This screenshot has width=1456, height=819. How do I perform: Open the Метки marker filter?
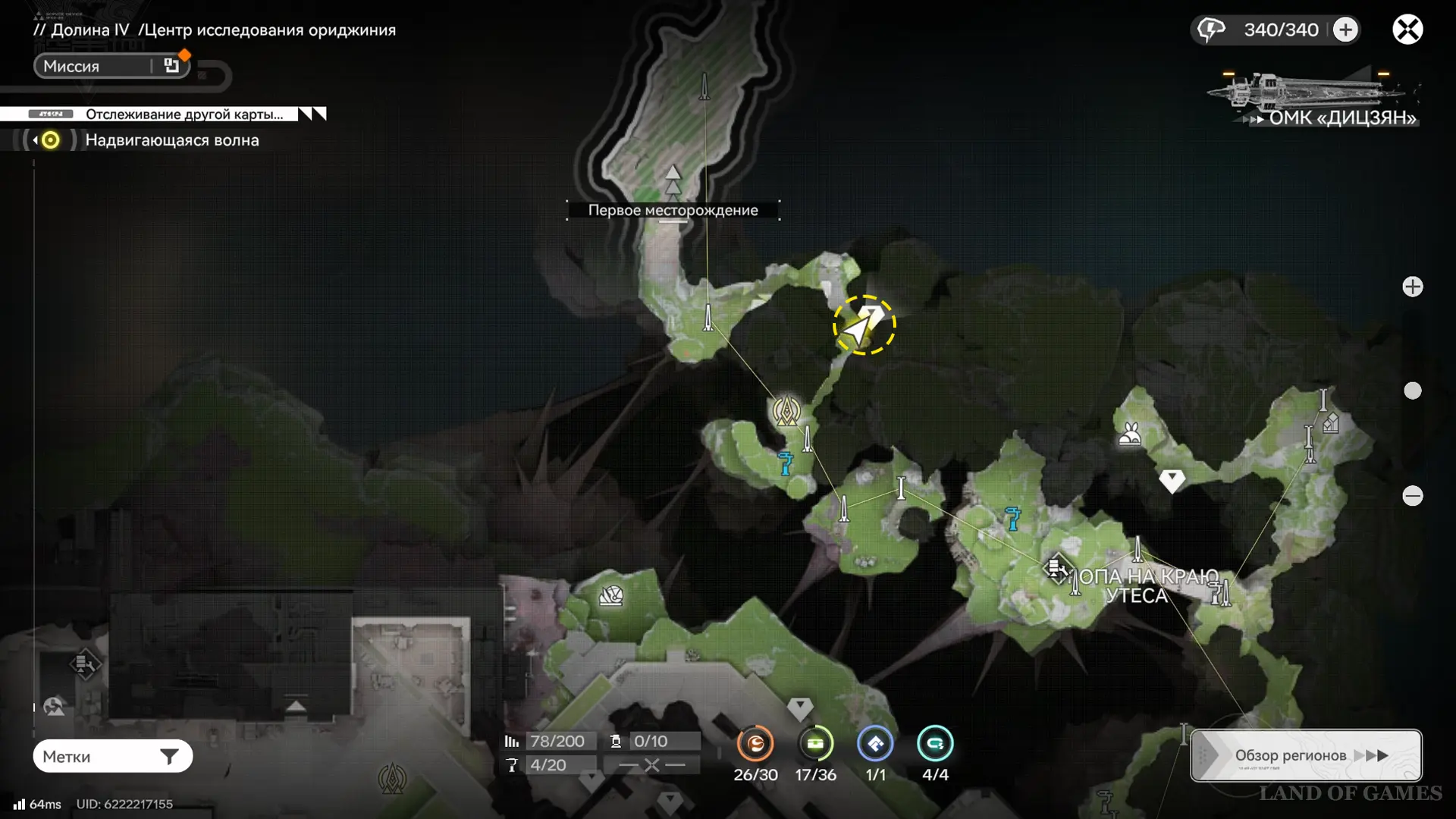point(112,756)
